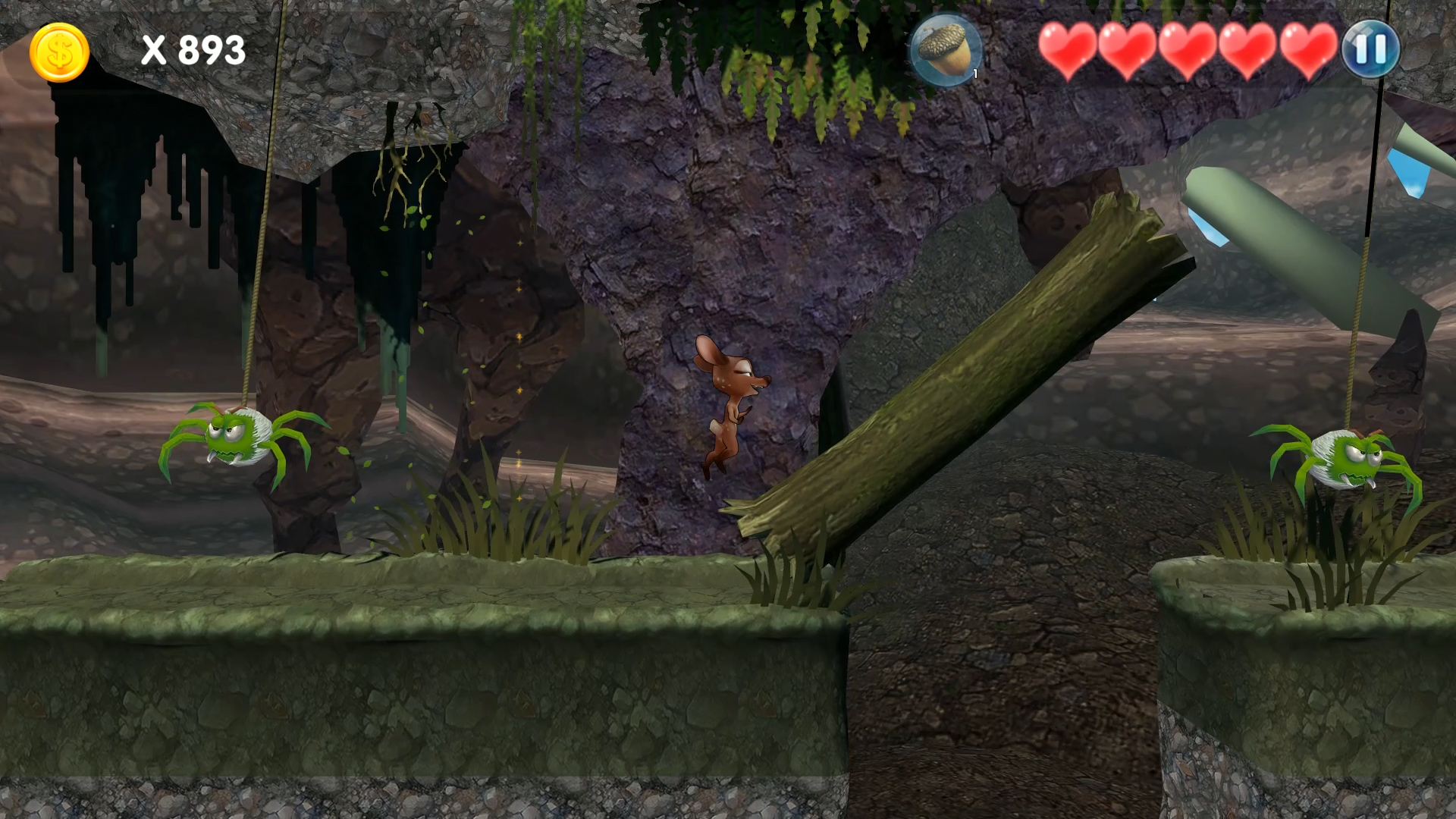1456x819 pixels.
Task: Click the gold dollar coin icon
Action: point(59,51)
